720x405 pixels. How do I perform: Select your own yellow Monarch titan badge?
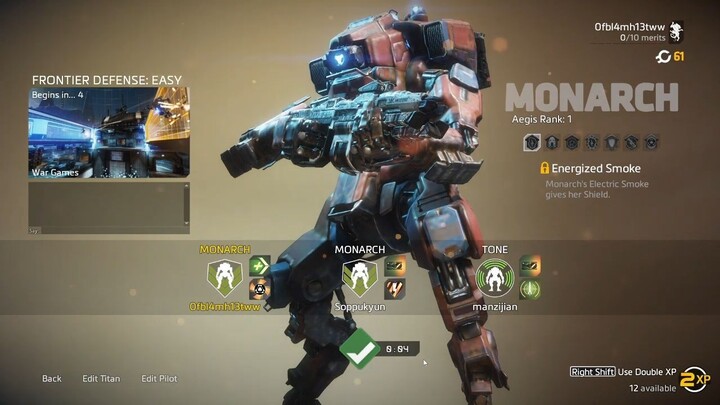click(224, 277)
